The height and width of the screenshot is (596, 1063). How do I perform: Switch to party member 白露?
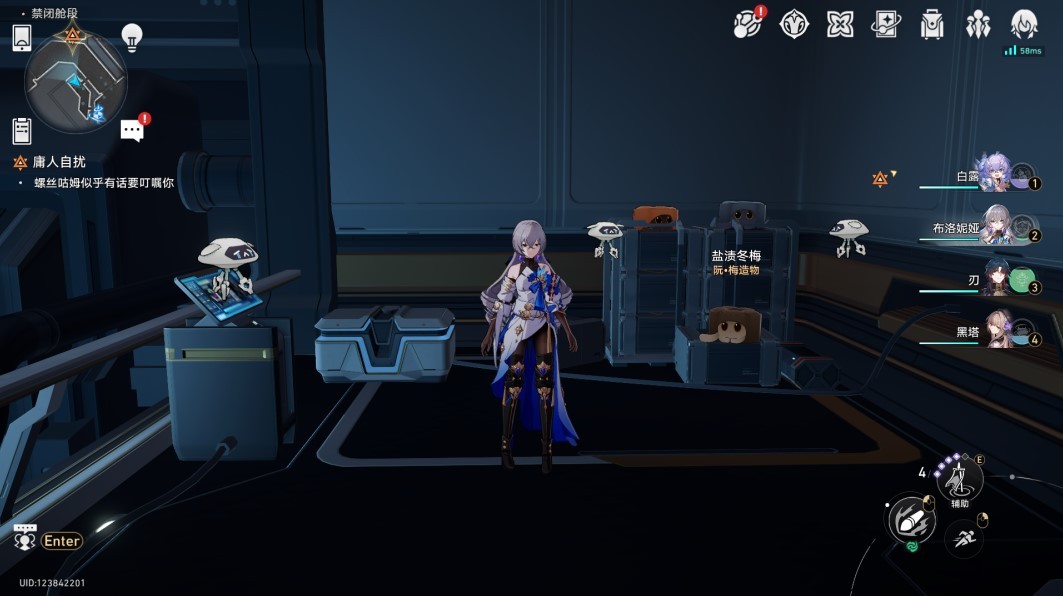994,174
